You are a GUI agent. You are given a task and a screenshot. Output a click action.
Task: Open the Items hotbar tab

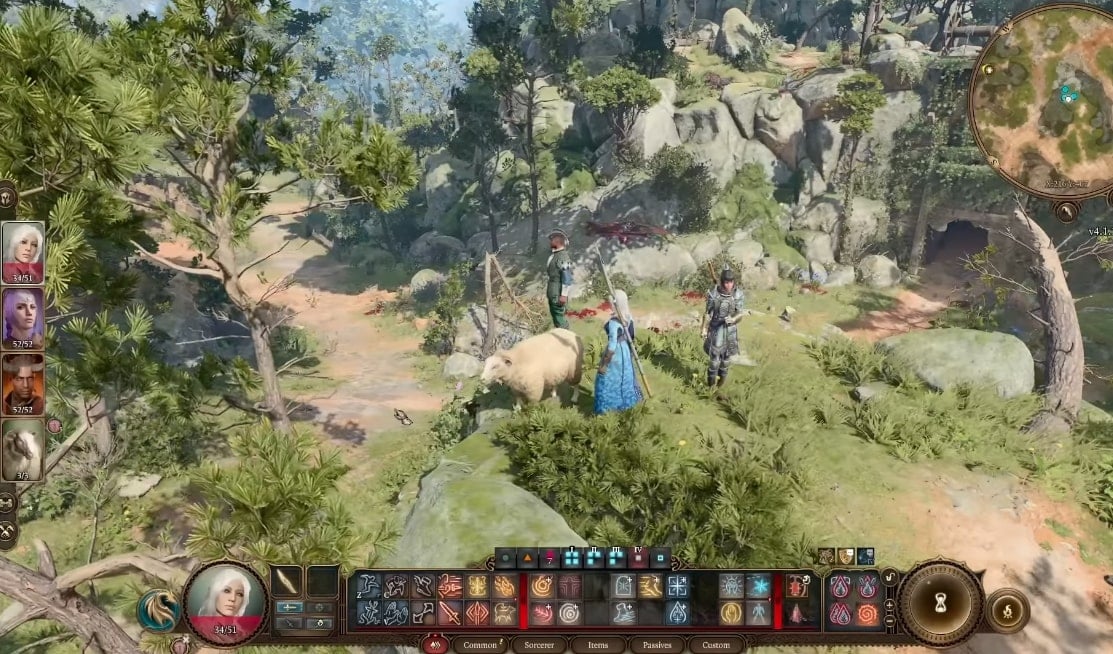click(597, 645)
